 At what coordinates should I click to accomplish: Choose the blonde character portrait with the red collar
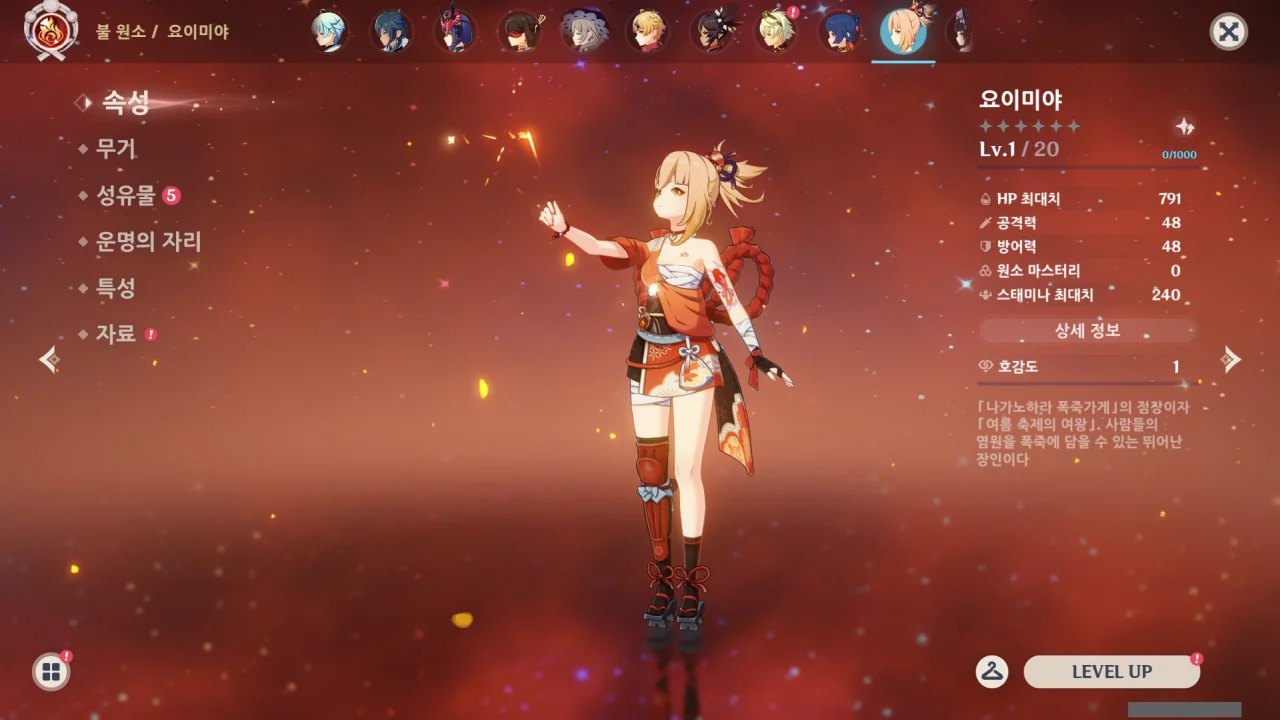coord(647,32)
